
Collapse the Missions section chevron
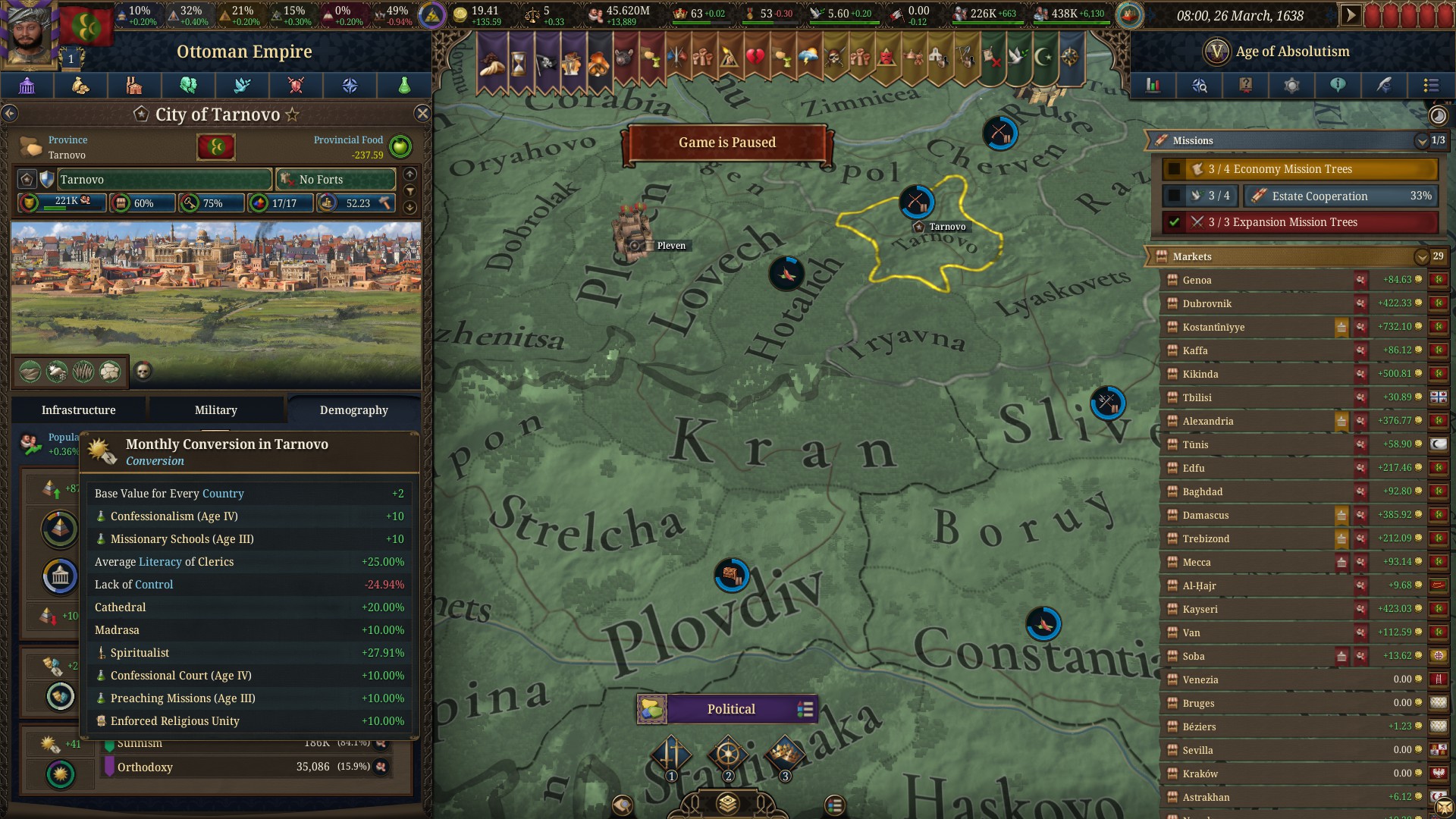[1422, 140]
